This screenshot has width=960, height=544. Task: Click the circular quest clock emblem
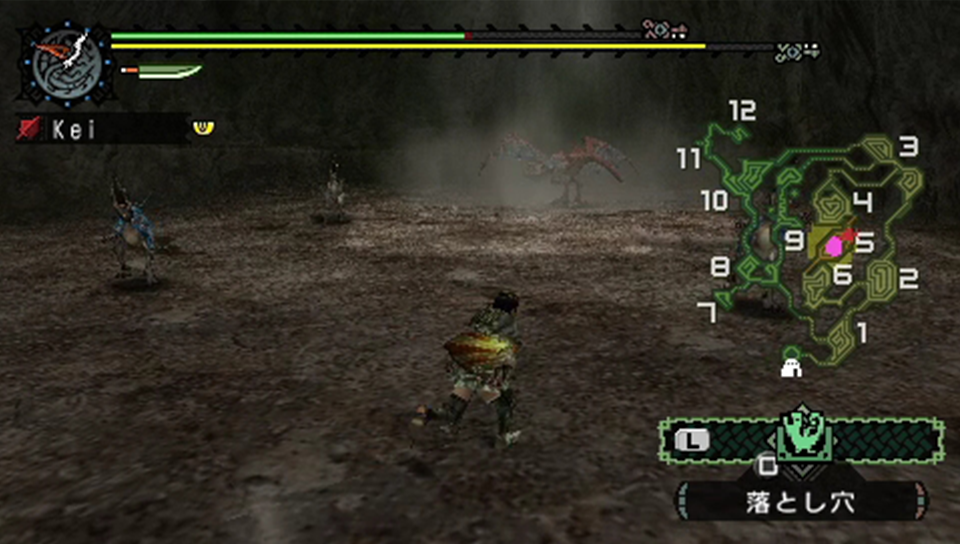pos(62,64)
